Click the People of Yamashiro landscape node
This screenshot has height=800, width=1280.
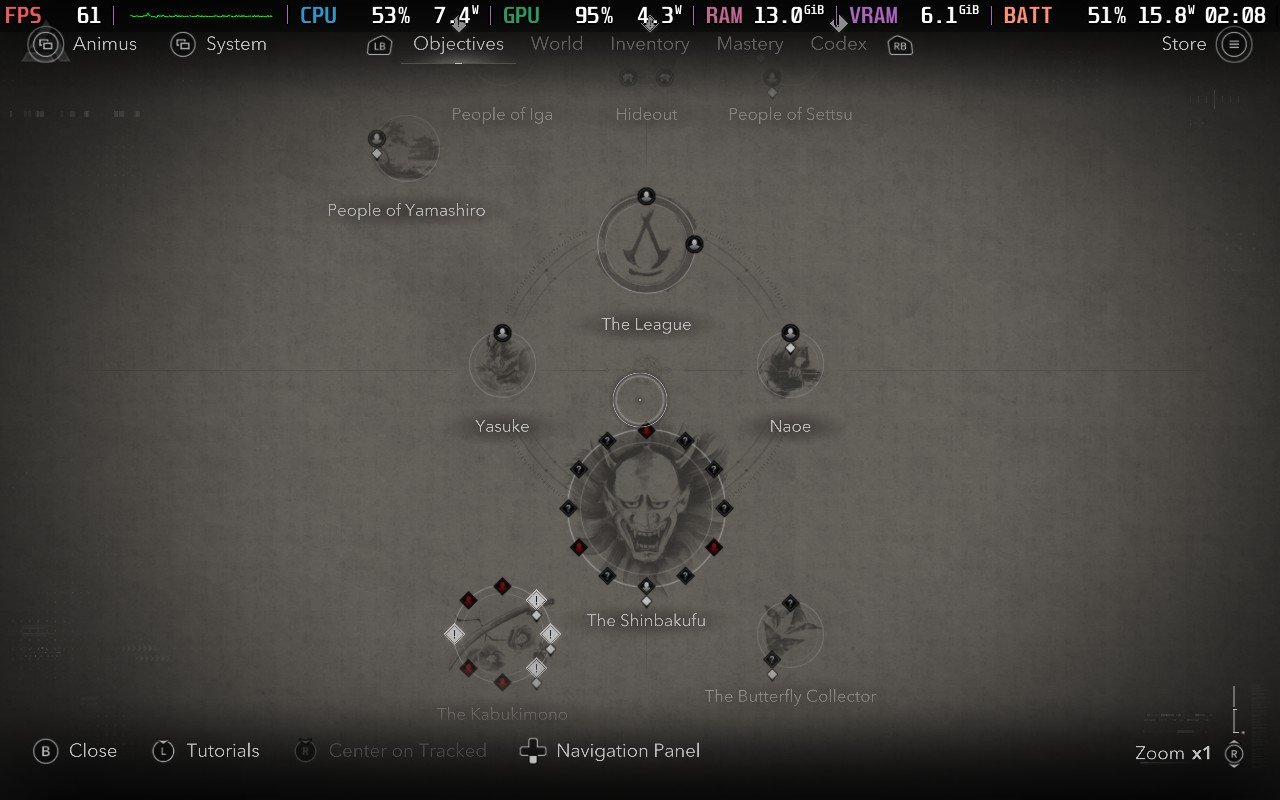tap(404, 148)
